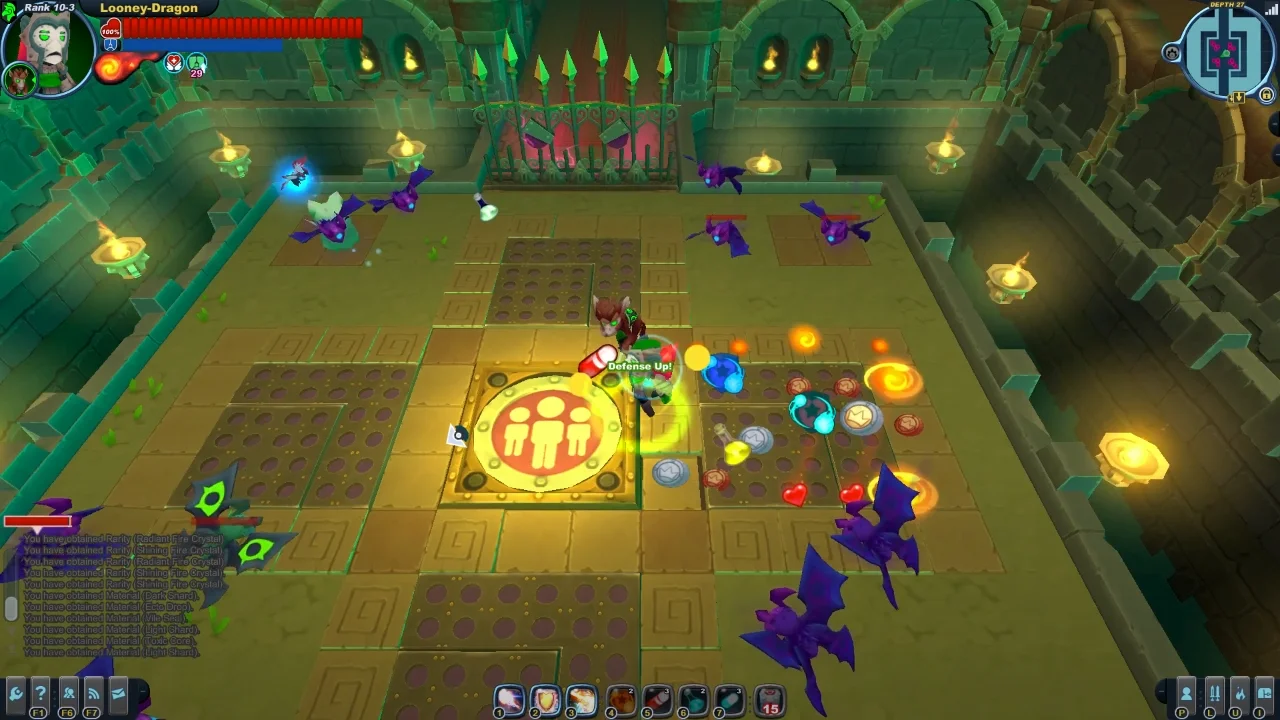This screenshot has height=720, width=1280.
Task: Open the flame icon labeled U
Action: tap(1240, 692)
